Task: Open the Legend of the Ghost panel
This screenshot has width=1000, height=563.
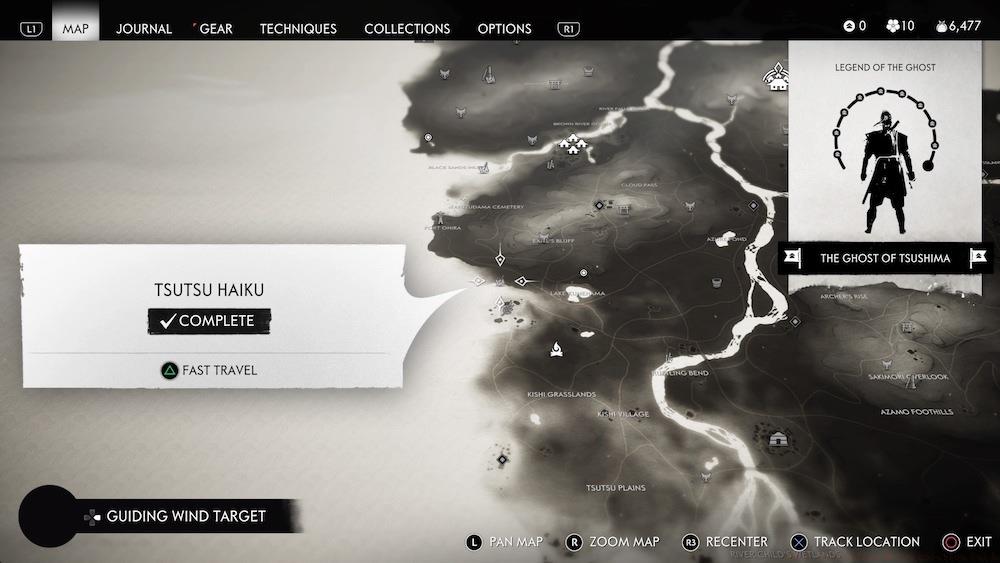Action: (x=885, y=150)
